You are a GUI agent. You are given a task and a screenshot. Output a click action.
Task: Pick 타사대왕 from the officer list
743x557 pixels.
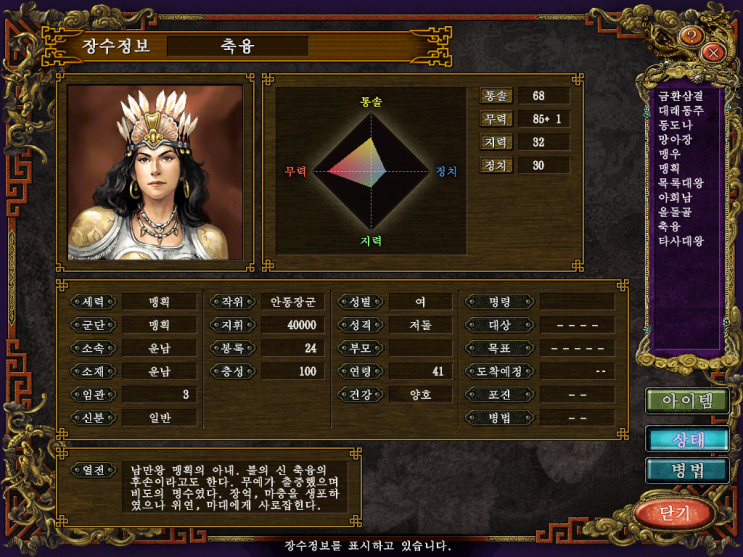(681, 241)
